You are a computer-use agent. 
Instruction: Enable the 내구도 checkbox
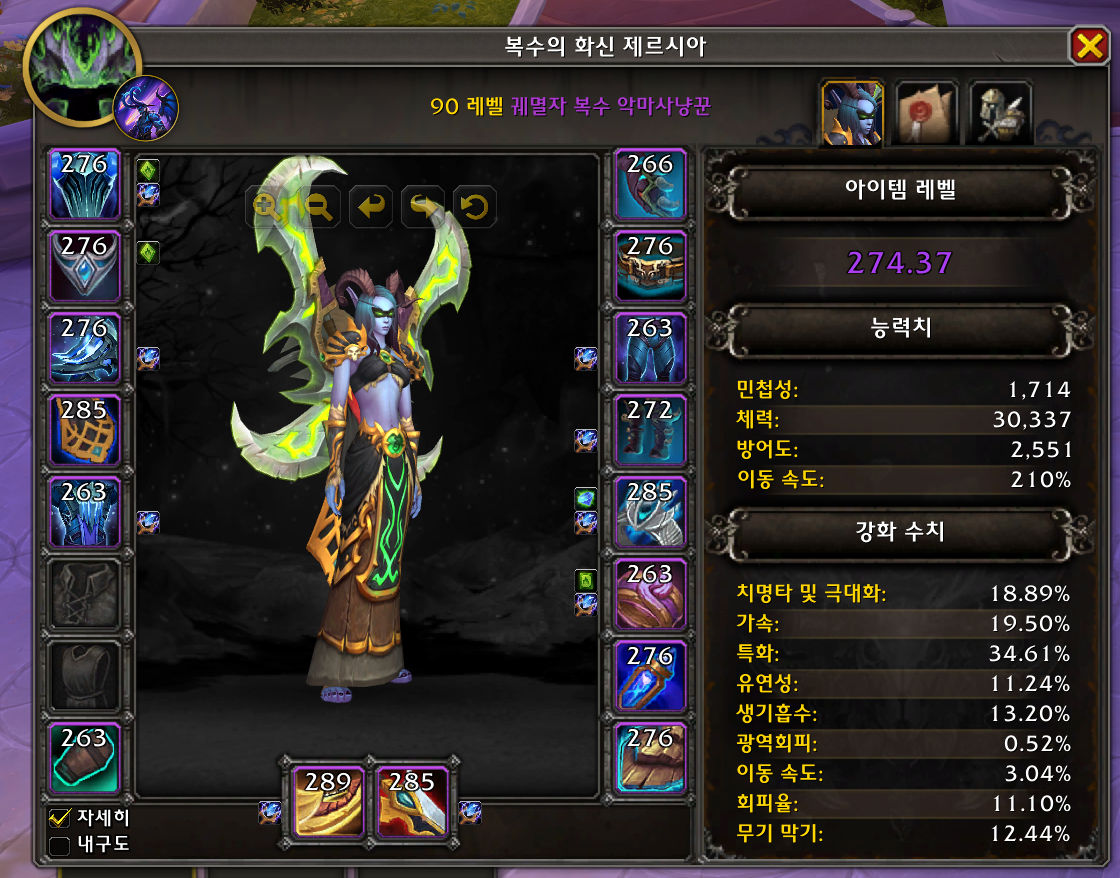click(x=60, y=846)
